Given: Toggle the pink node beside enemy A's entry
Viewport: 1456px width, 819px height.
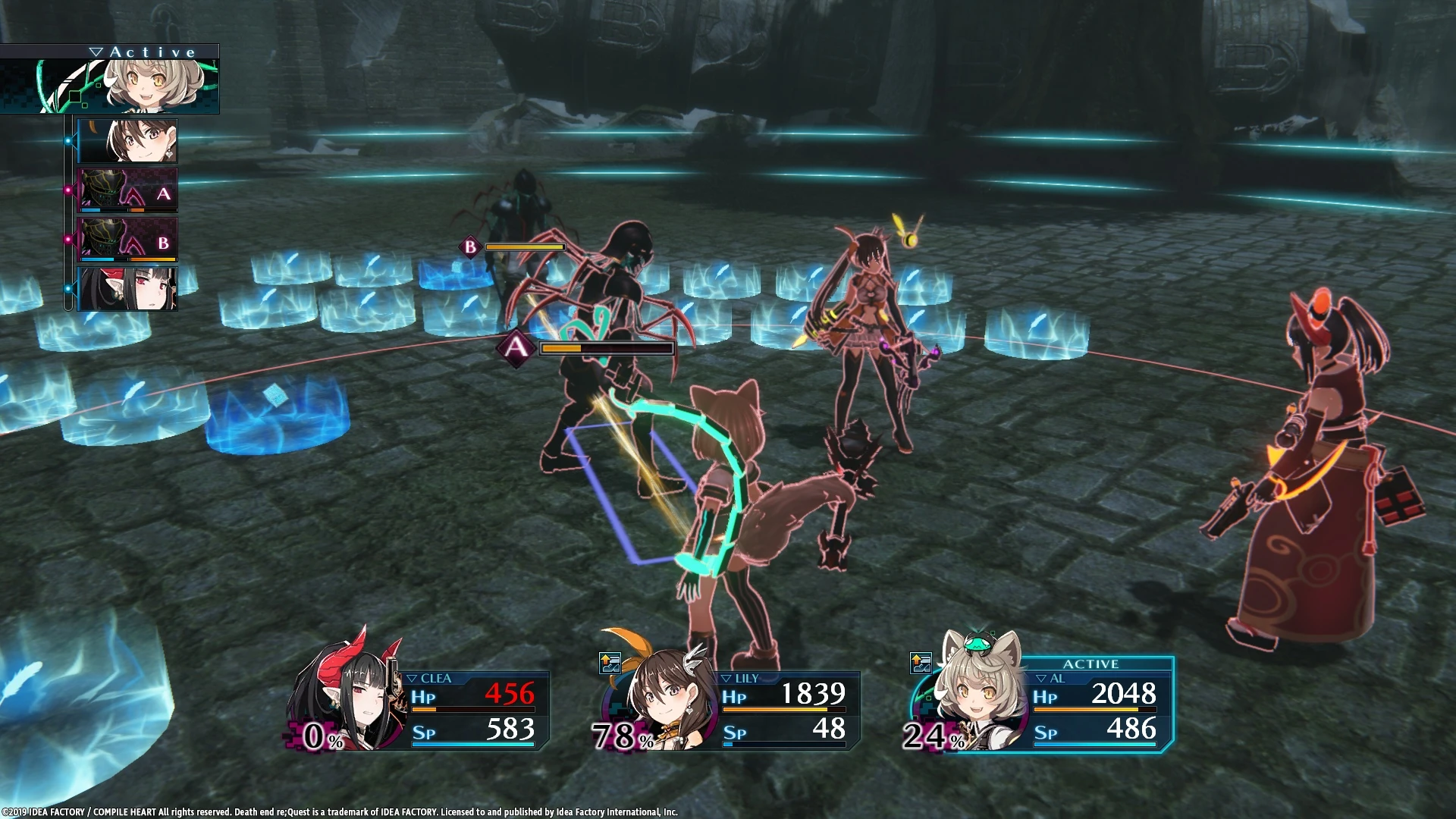Looking at the screenshot, I should [x=67, y=190].
